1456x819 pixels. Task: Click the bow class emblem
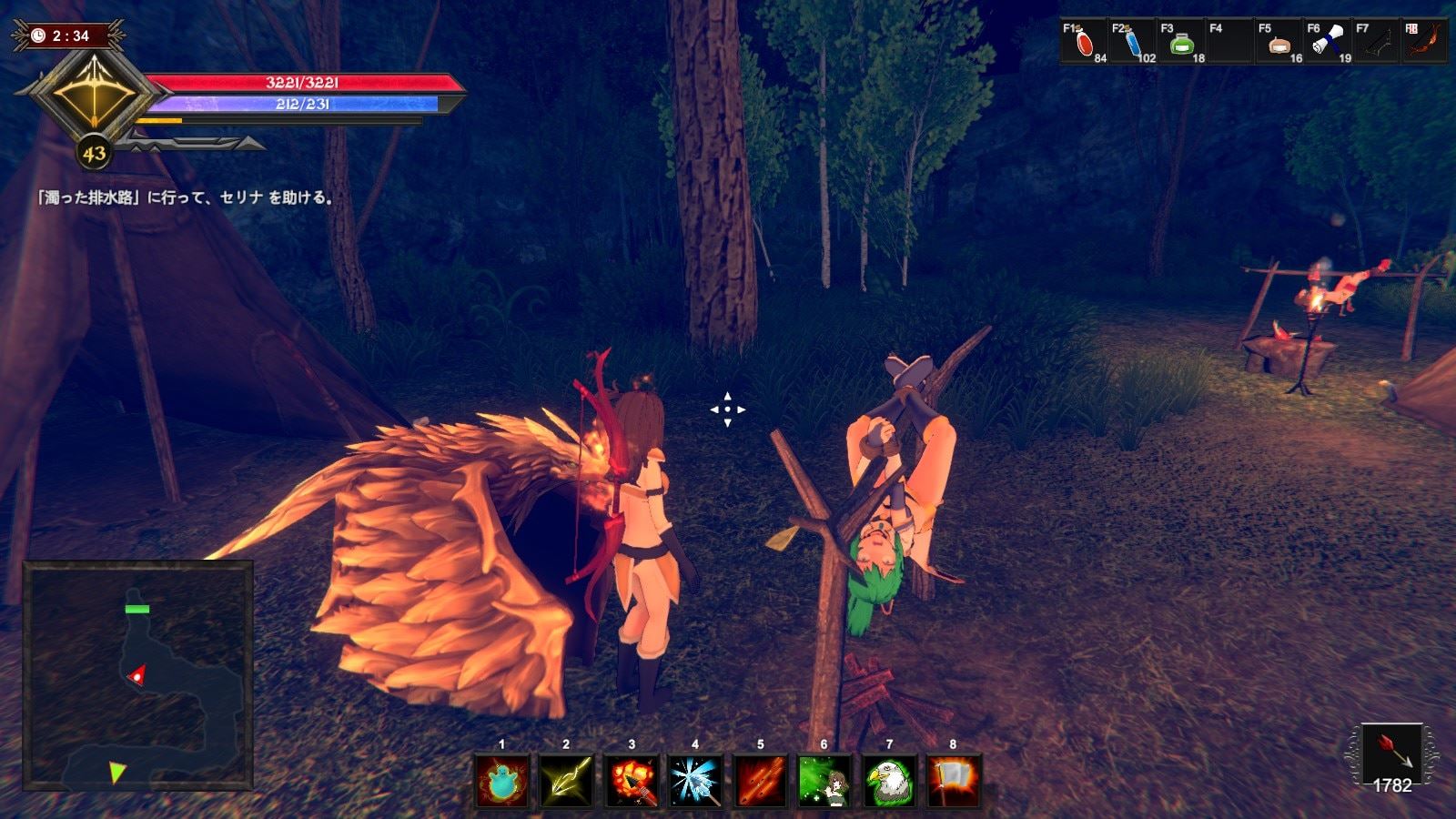point(94,91)
